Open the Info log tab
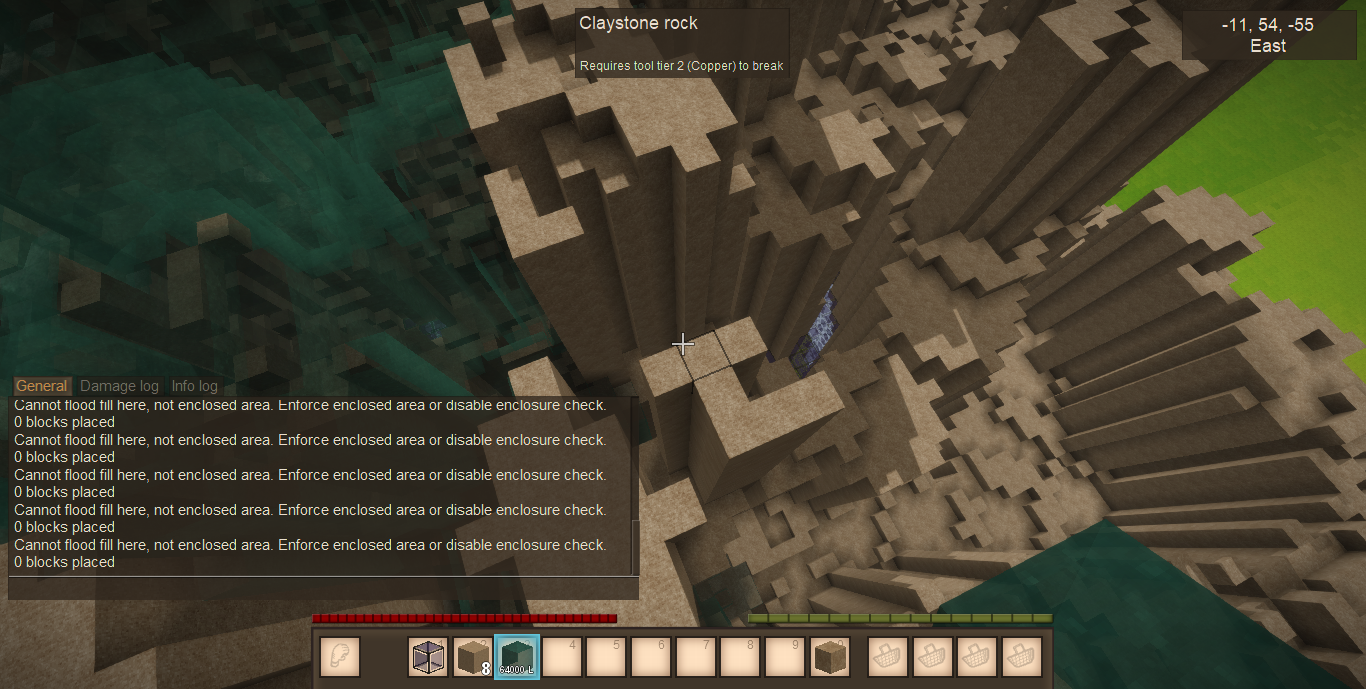Screen dimensions: 1366x689 194,386
